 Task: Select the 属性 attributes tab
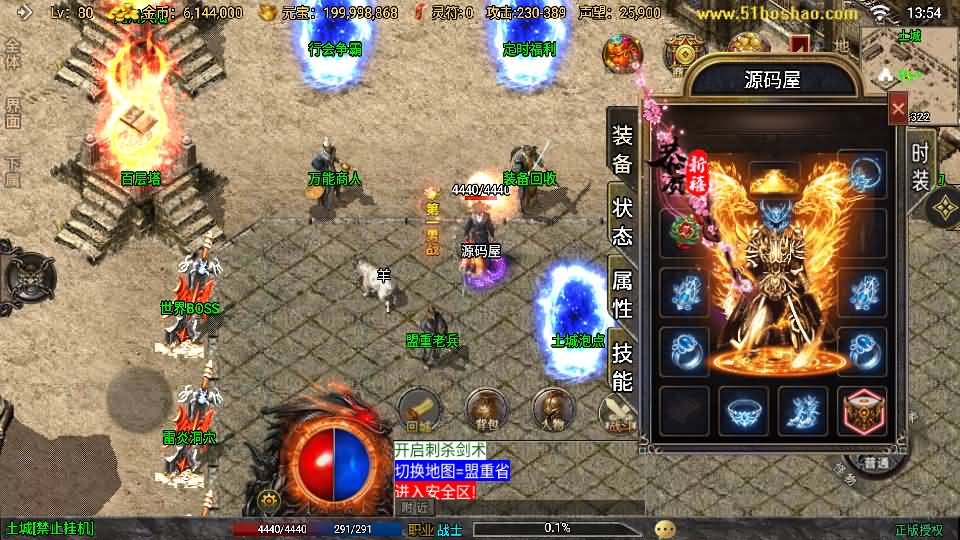[622, 294]
